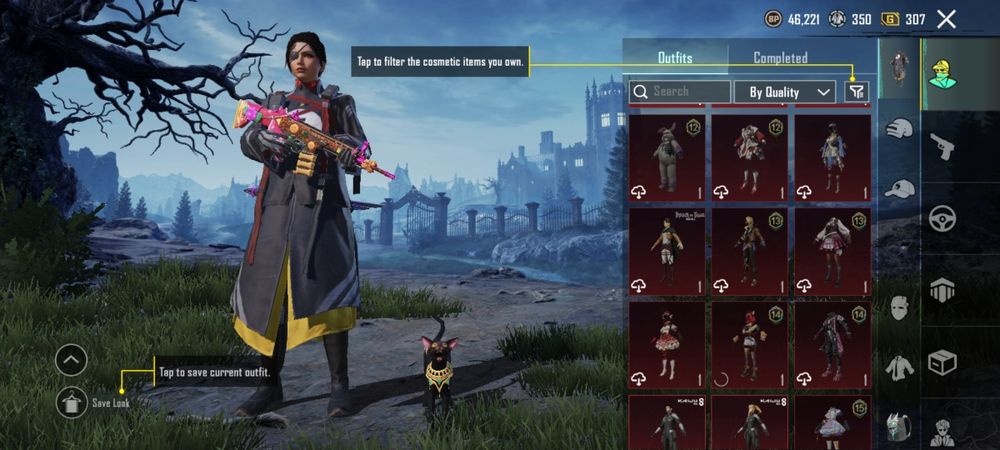Click the outfit Search field

[x=680, y=91]
